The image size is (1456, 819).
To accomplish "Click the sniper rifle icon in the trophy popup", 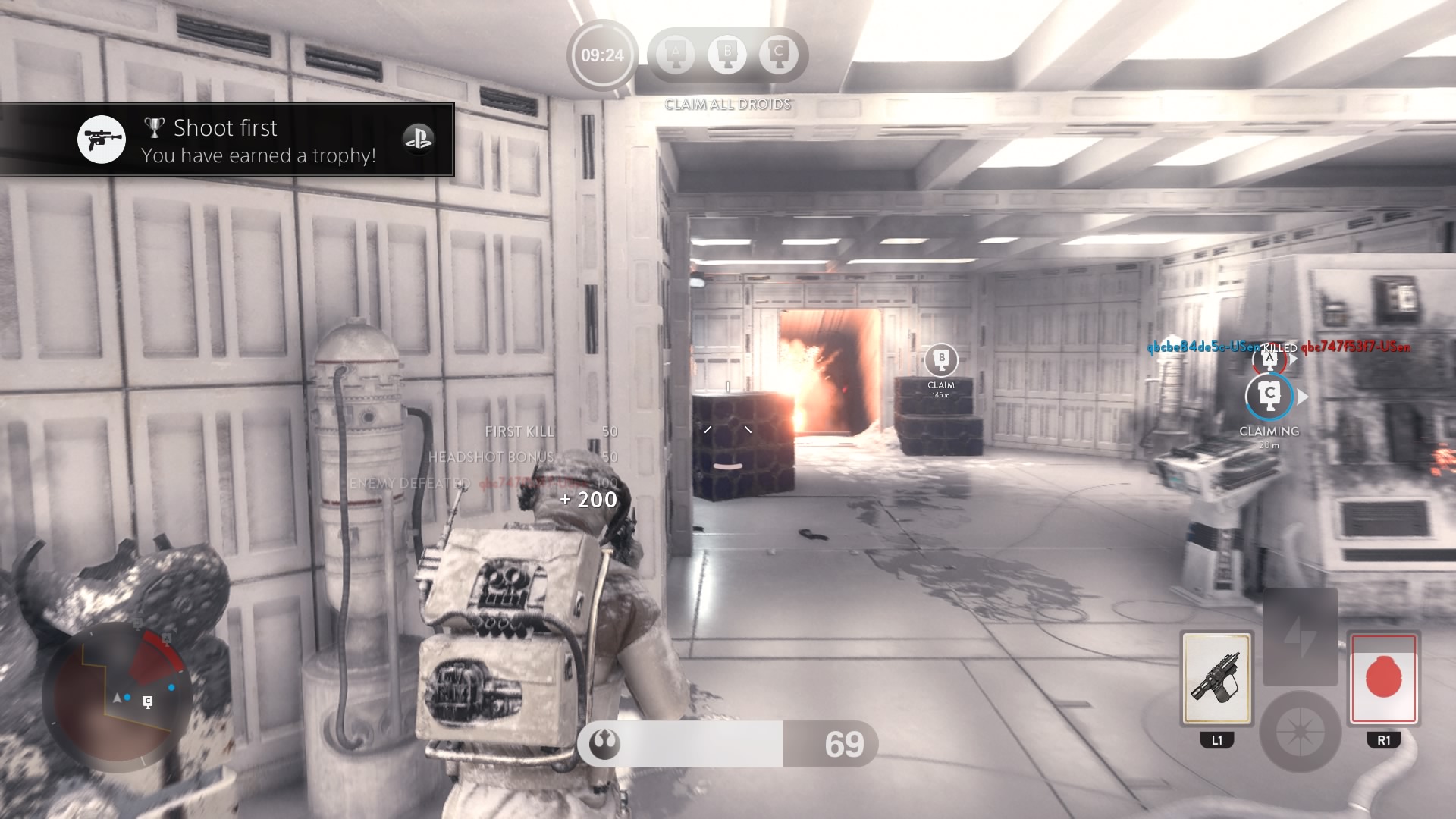I will pyautogui.click(x=101, y=140).
